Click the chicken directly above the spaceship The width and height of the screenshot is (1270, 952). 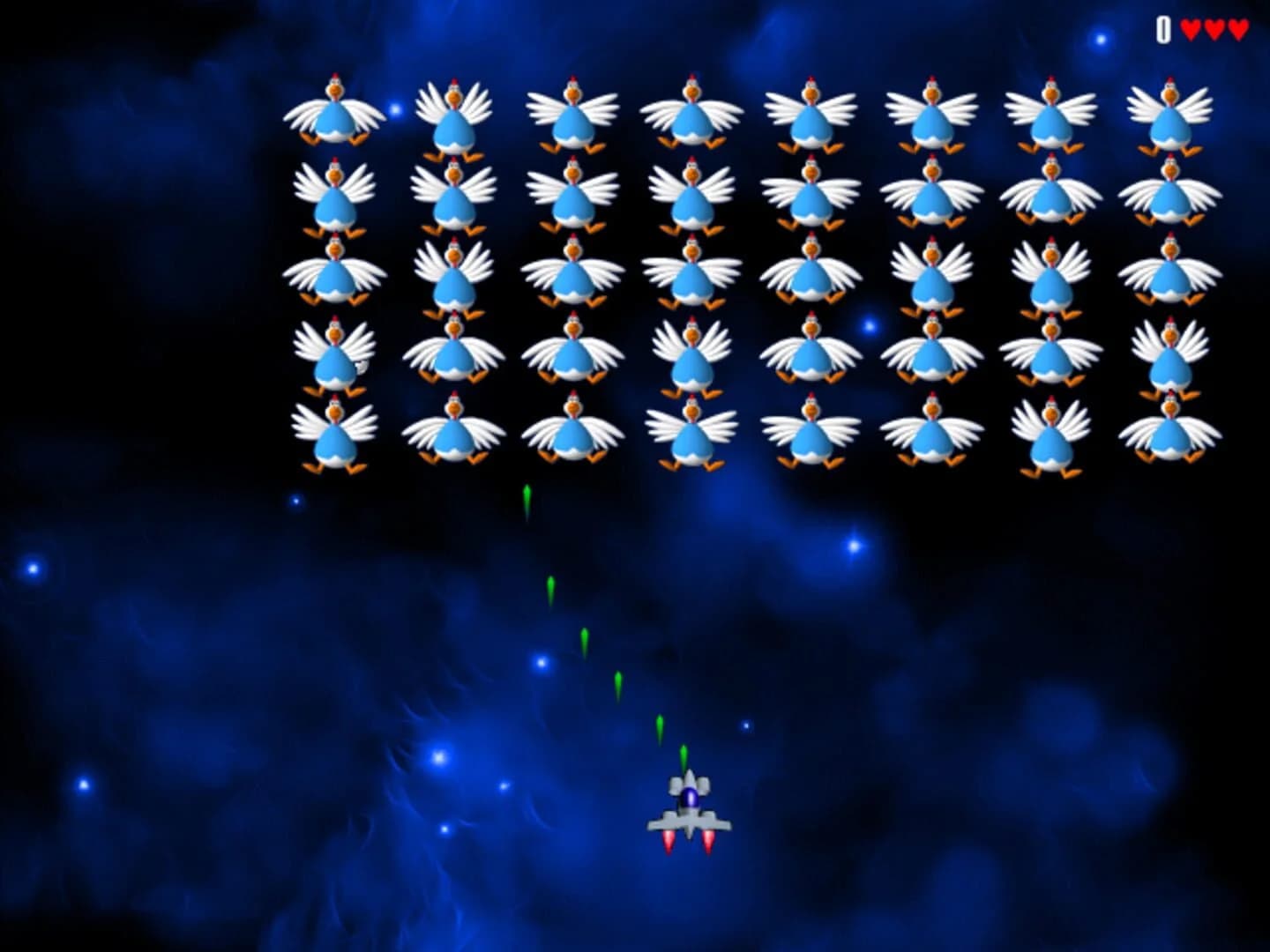pos(692,432)
